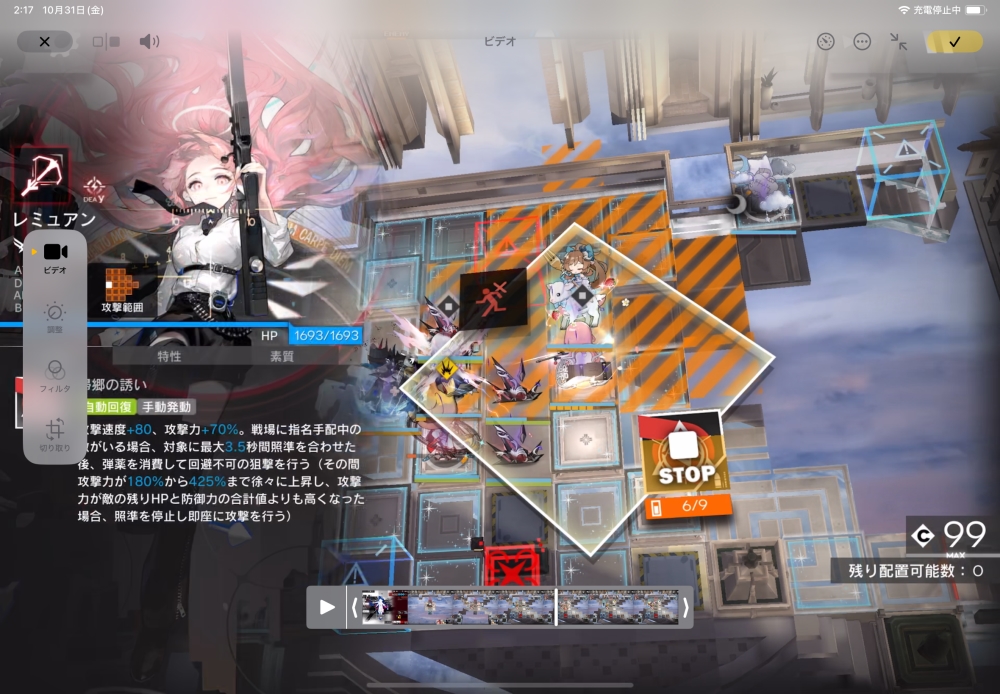
Task: Switch to the 特性 tab
Action: (169, 356)
